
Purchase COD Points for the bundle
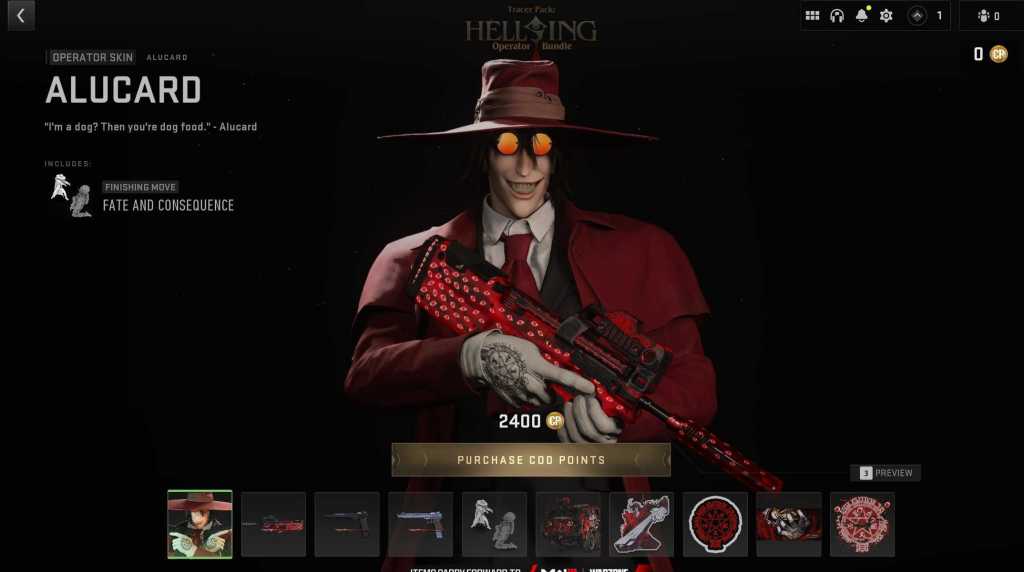coord(531,460)
